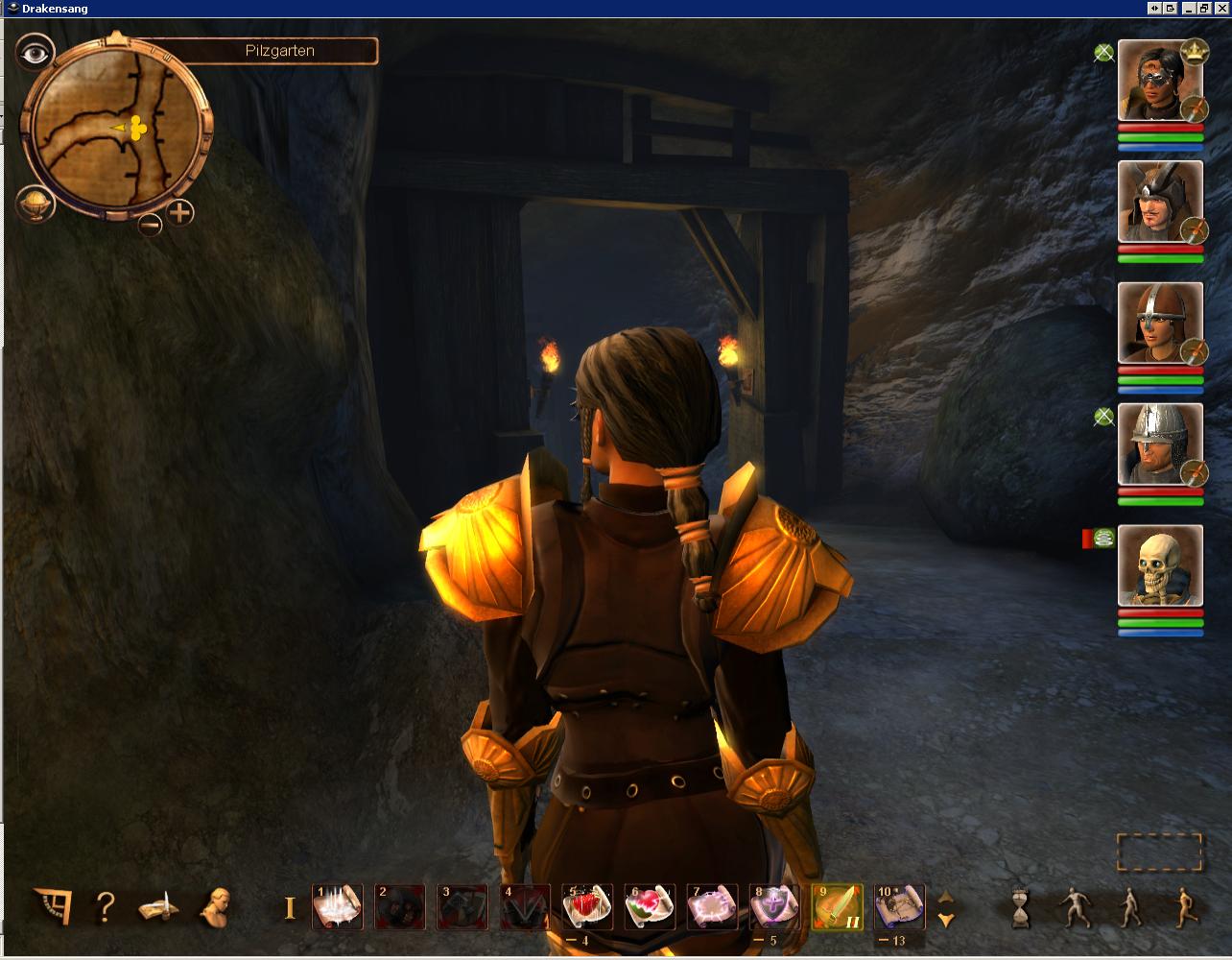This screenshot has height=960, width=1232.
Task: Zoom out the minimap with minus button
Action: point(151,225)
